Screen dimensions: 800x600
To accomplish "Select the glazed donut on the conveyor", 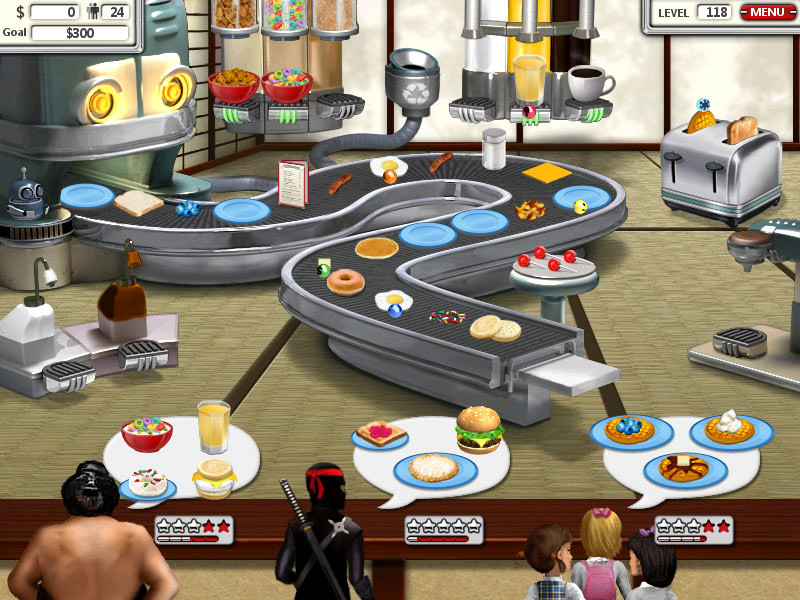I will tap(345, 281).
